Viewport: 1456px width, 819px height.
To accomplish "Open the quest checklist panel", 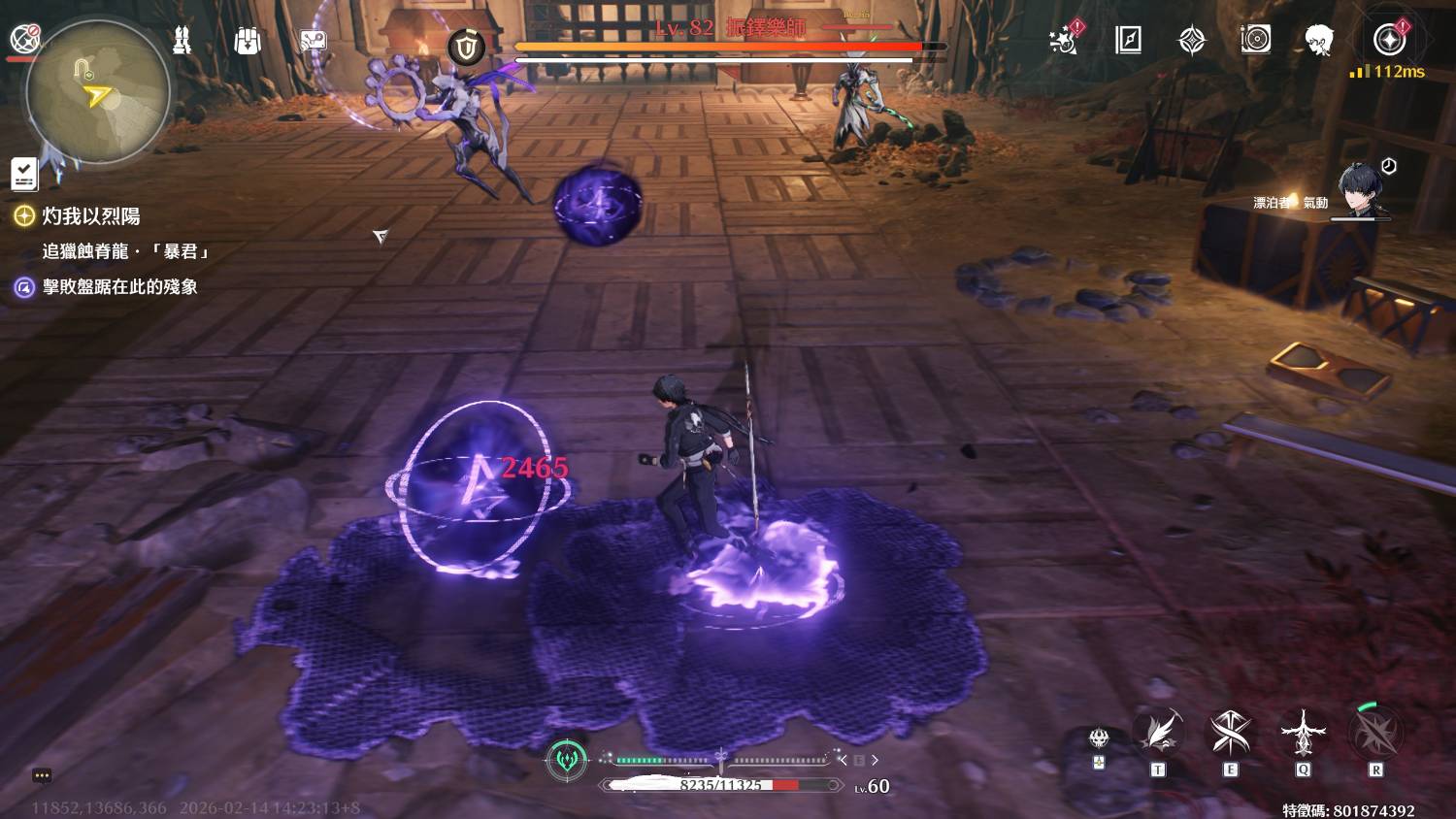I will [24, 174].
